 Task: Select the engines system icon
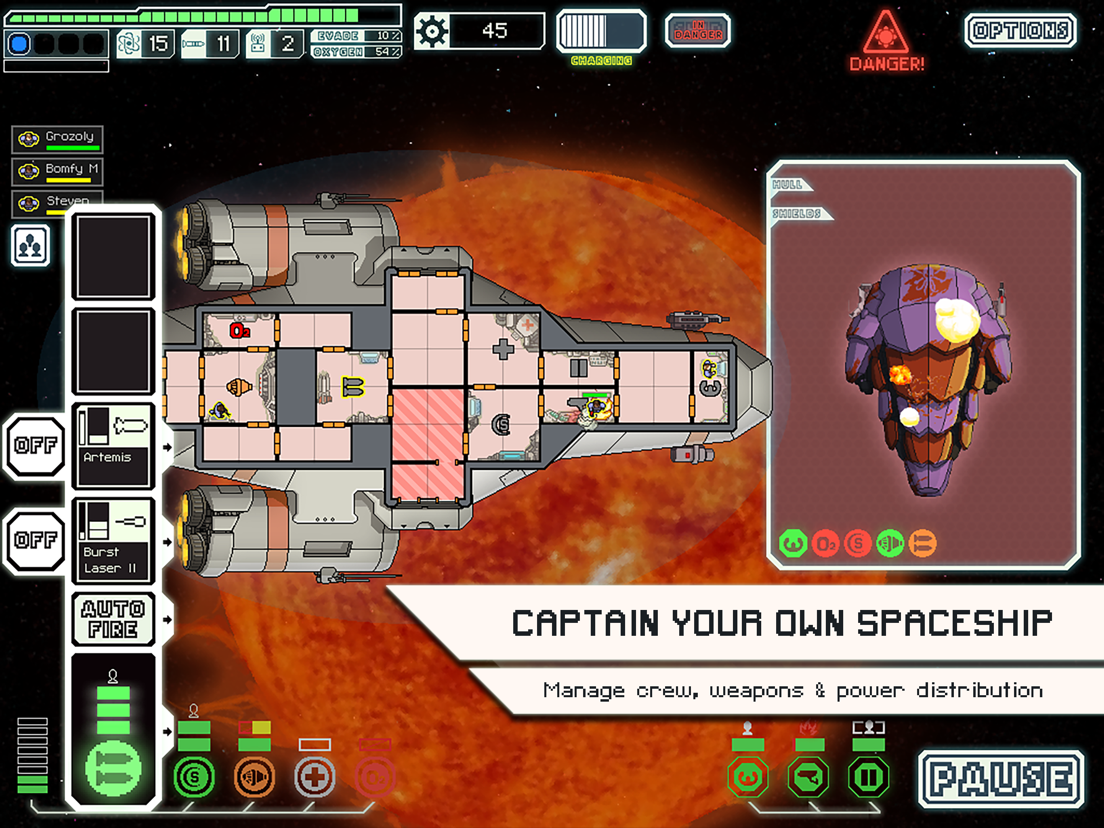(x=254, y=775)
